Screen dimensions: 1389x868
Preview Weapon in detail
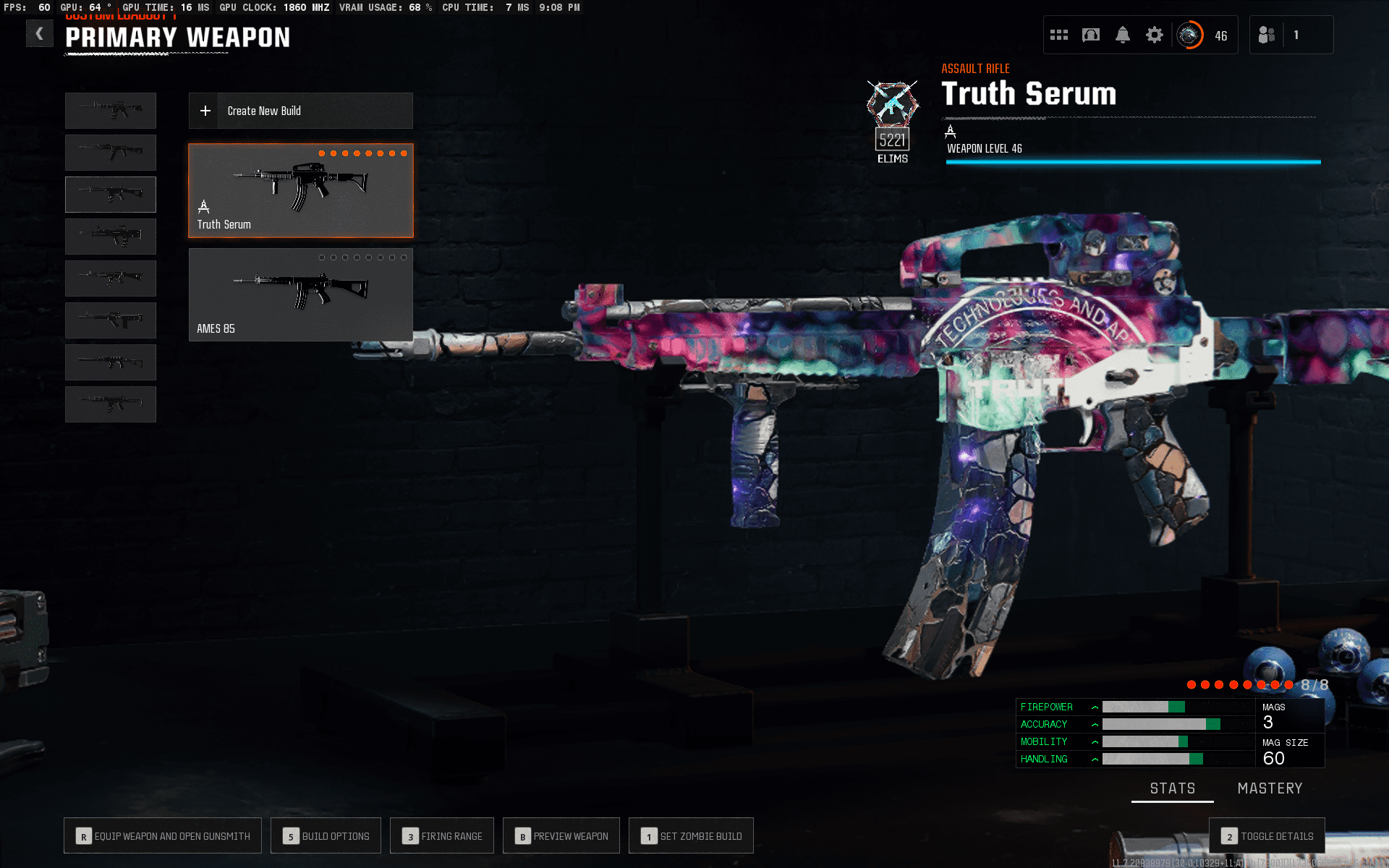561,836
